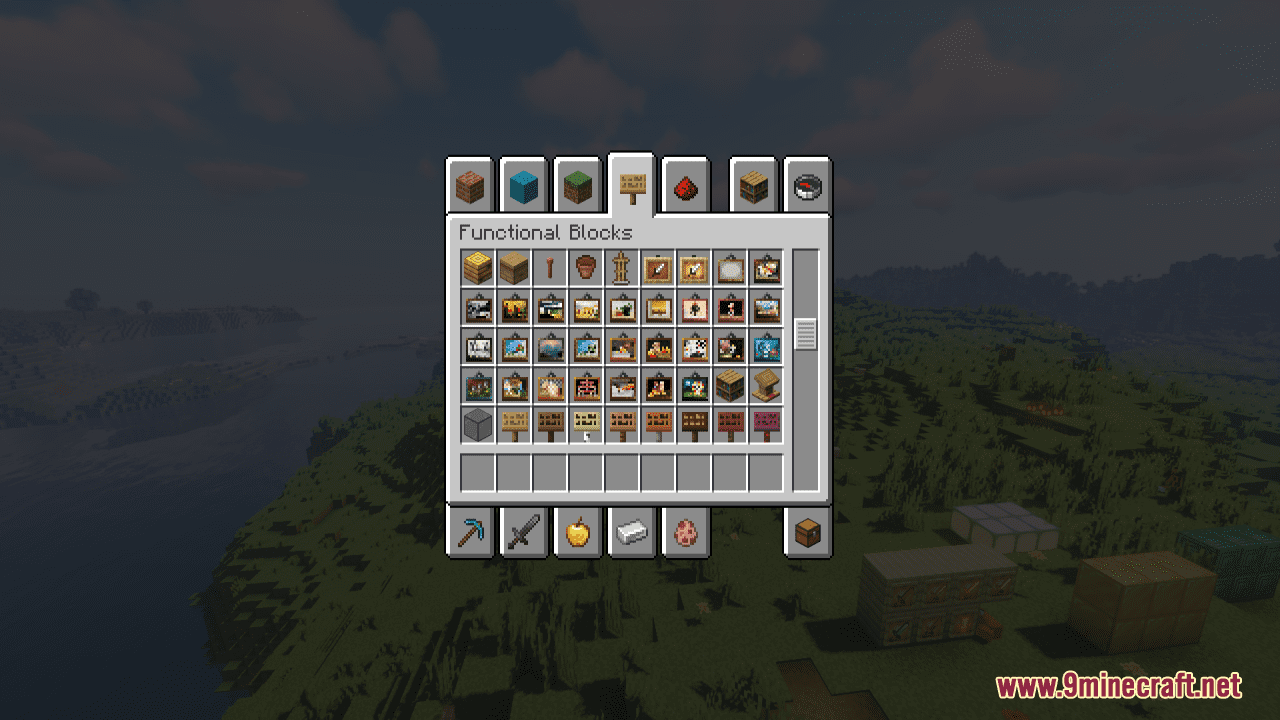Select the lectern block
Viewport: 1280px width, 720px height.
click(x=766, y=384)
